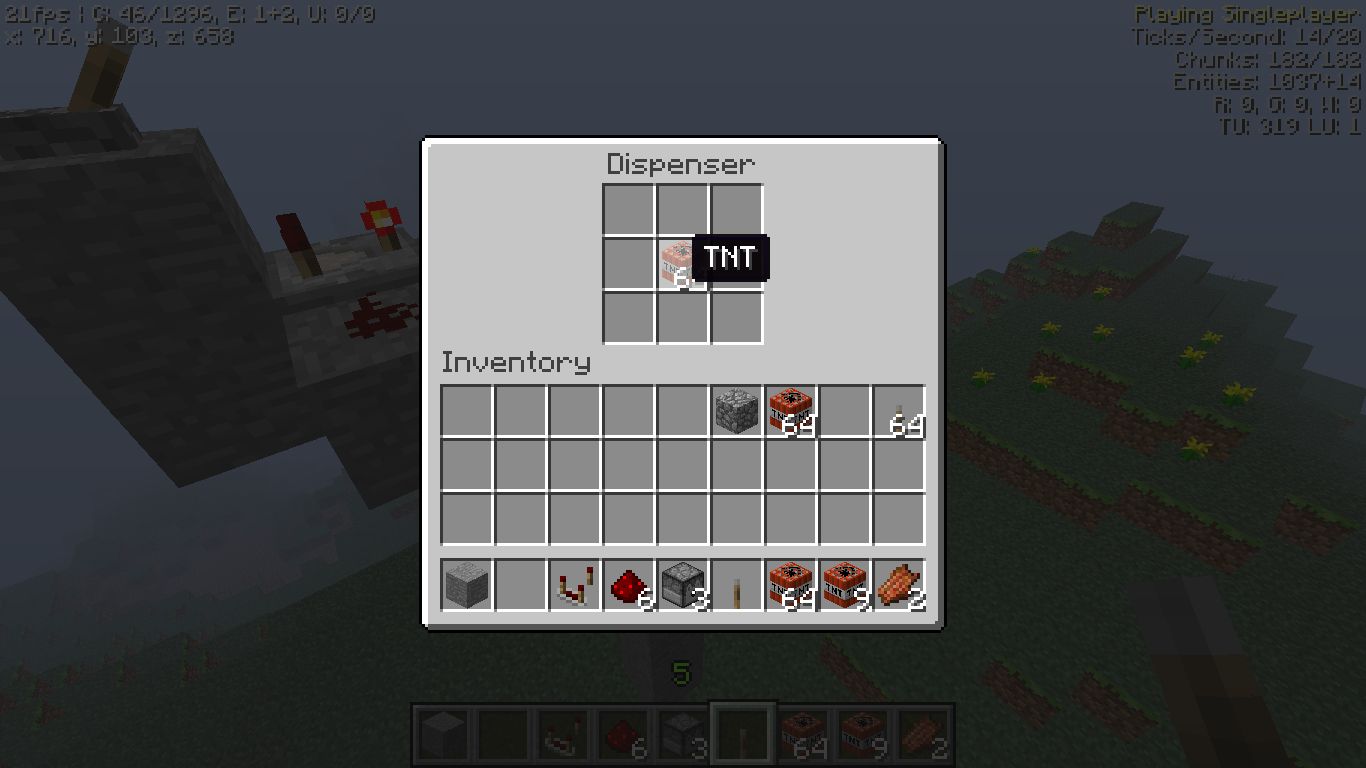Select the cobblestone block in the inventory

(x=736, y=411)
